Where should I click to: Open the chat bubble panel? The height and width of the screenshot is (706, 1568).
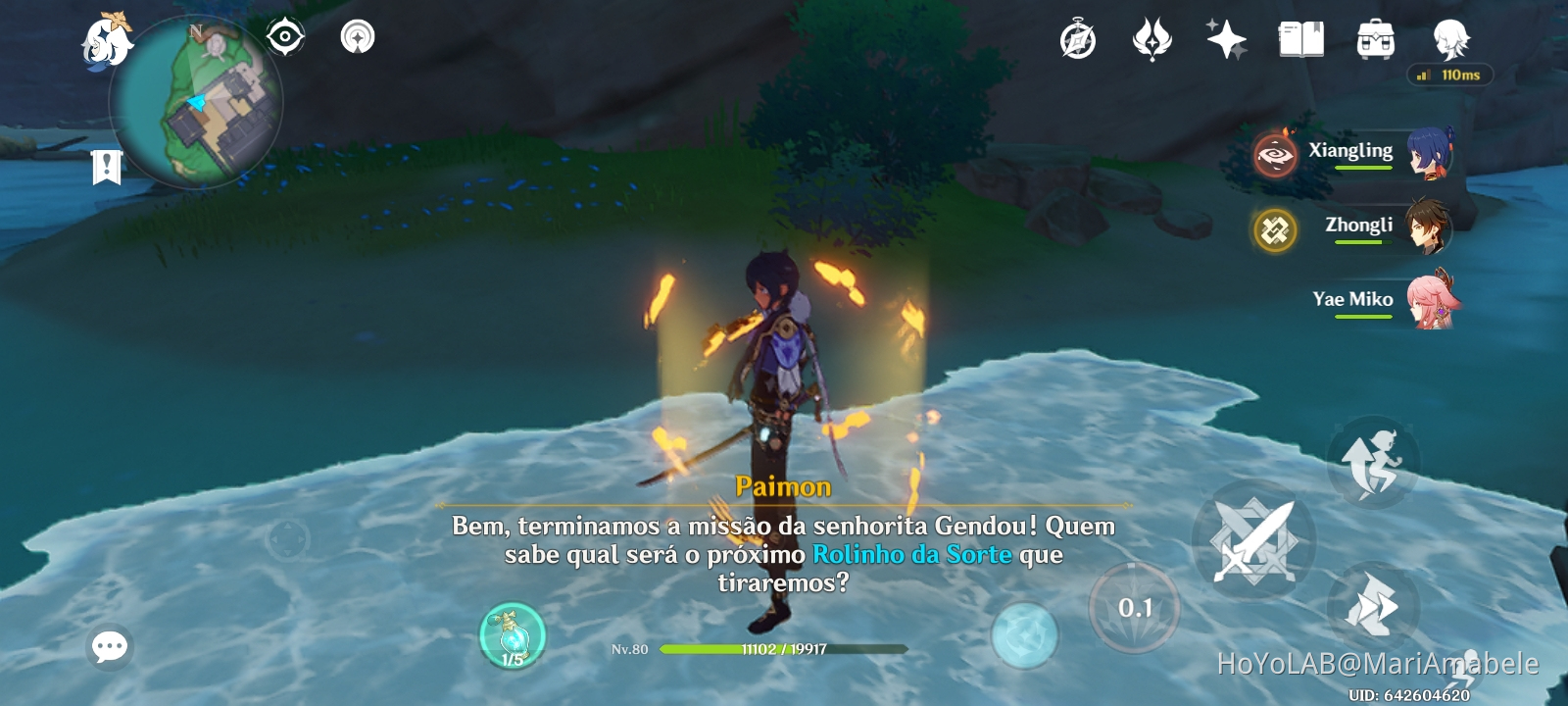(x=109, y=645)
